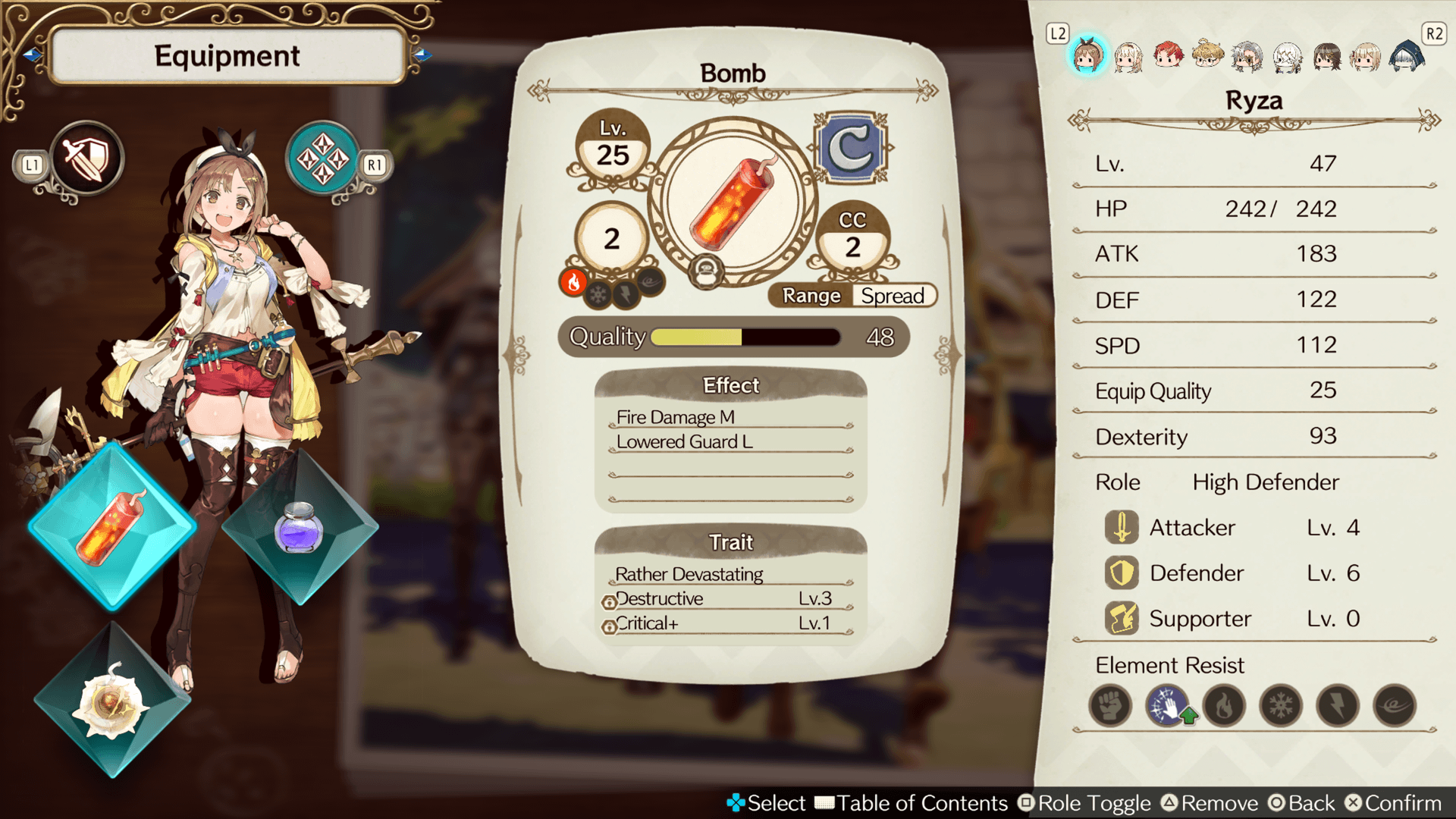1456x819 pixels.
Task: Click the blue arrow left of Equipment title
Action: (x=32, y=55)
